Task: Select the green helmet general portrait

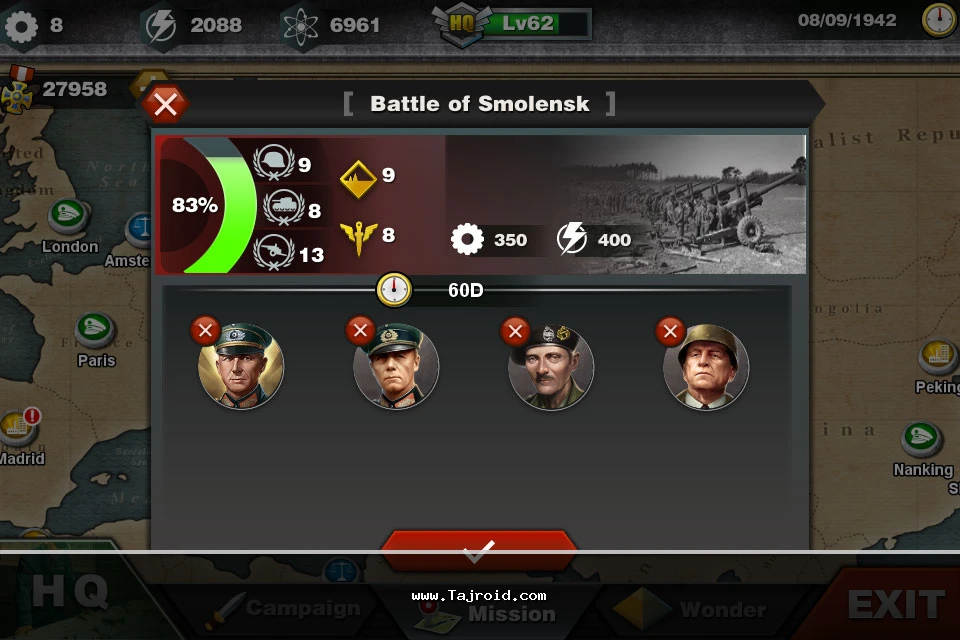Action: point(706,368)
